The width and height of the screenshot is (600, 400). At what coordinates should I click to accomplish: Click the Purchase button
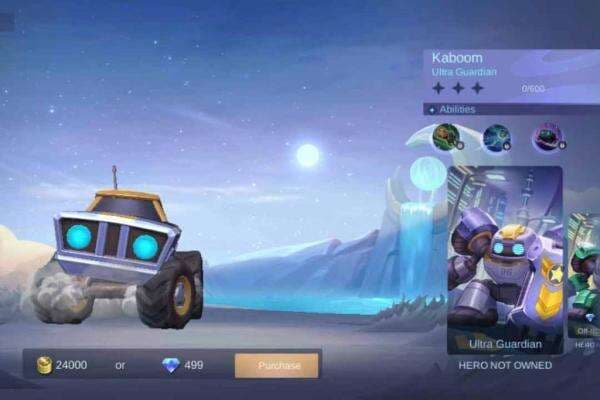(x=278, y=365)
